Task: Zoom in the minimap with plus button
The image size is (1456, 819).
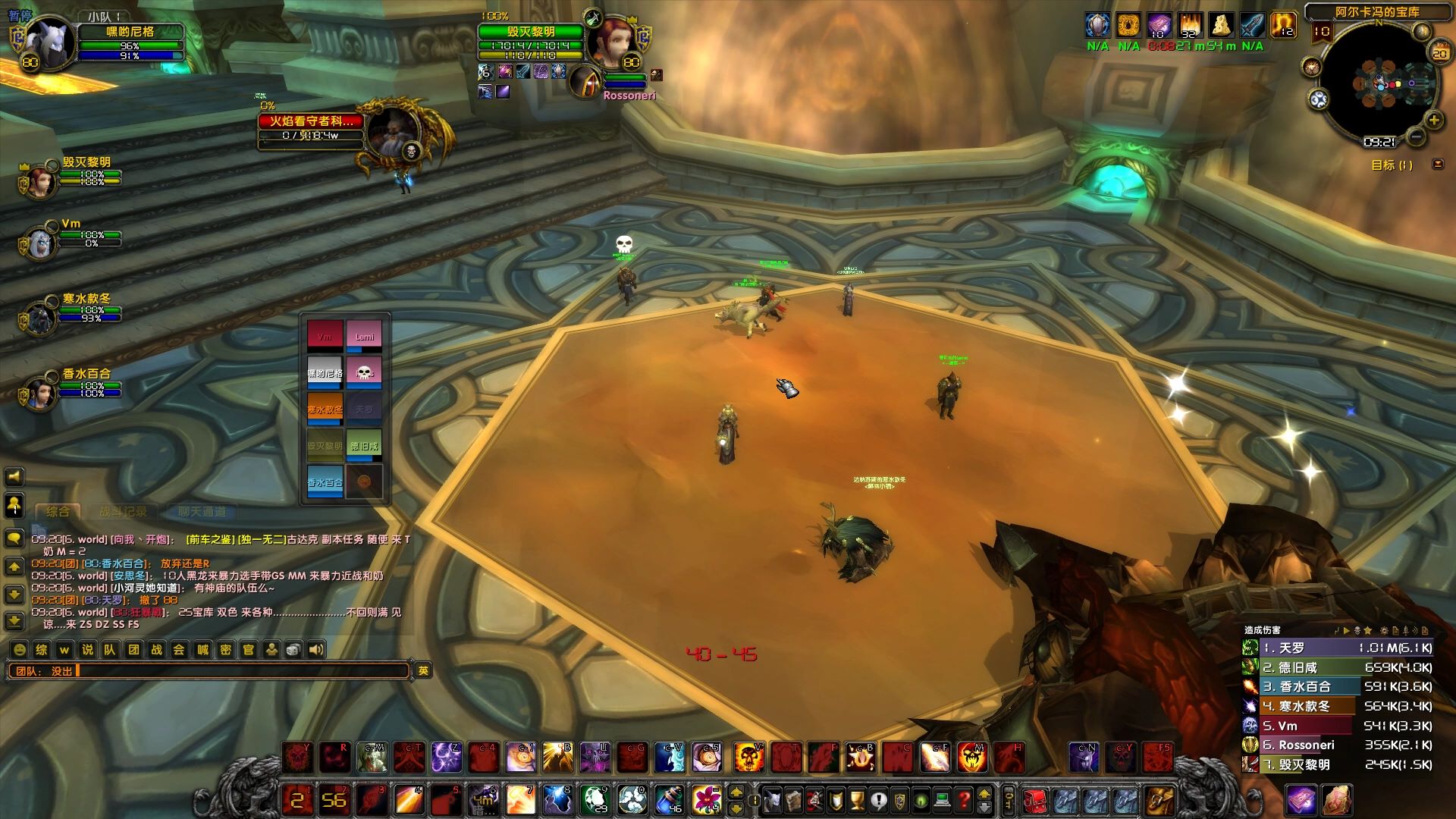Action: click(x=1434, y=121)
